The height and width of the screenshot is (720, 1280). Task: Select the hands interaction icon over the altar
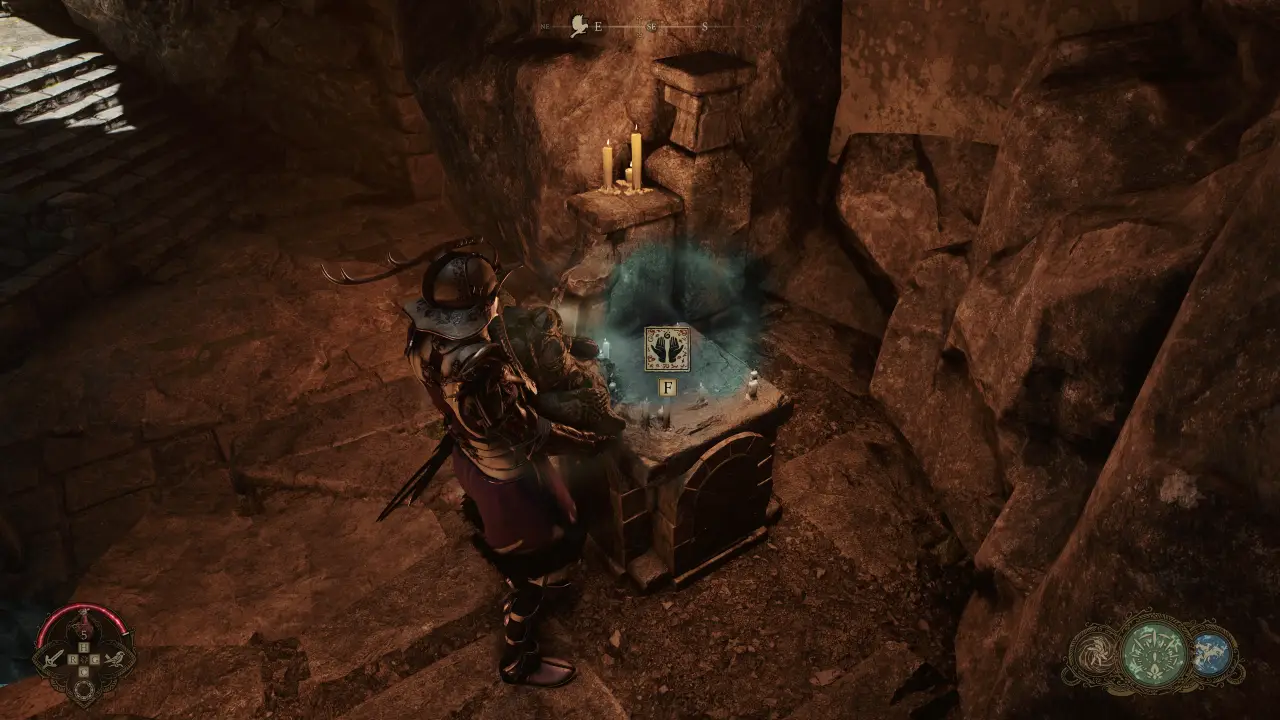[x=667, y=350]
